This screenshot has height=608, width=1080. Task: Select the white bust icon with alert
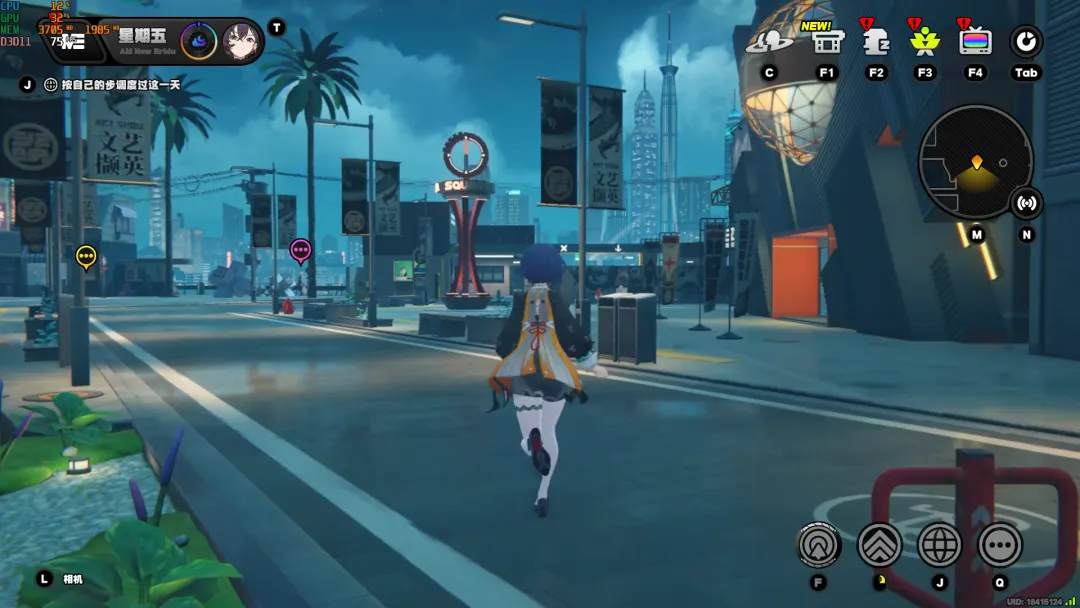877,42
